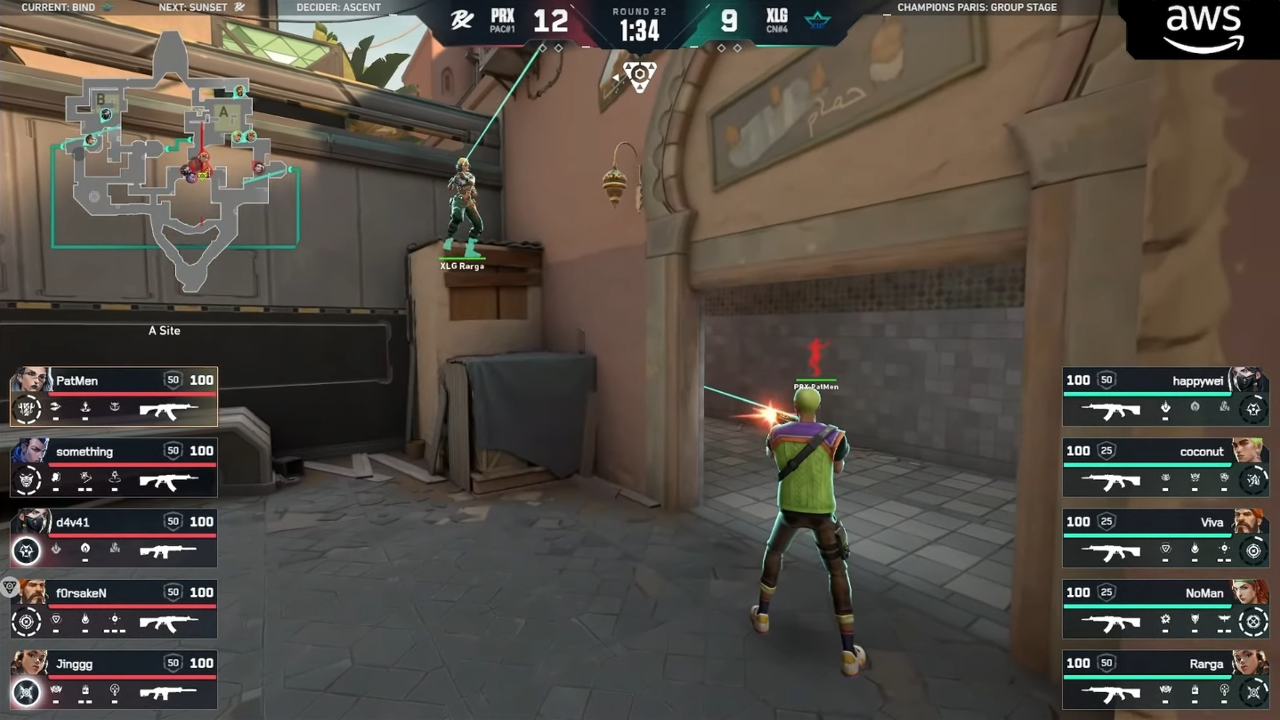Select Rarga's player card
Viewport: 1280px width, 720px height.
tap(1165, 680)
